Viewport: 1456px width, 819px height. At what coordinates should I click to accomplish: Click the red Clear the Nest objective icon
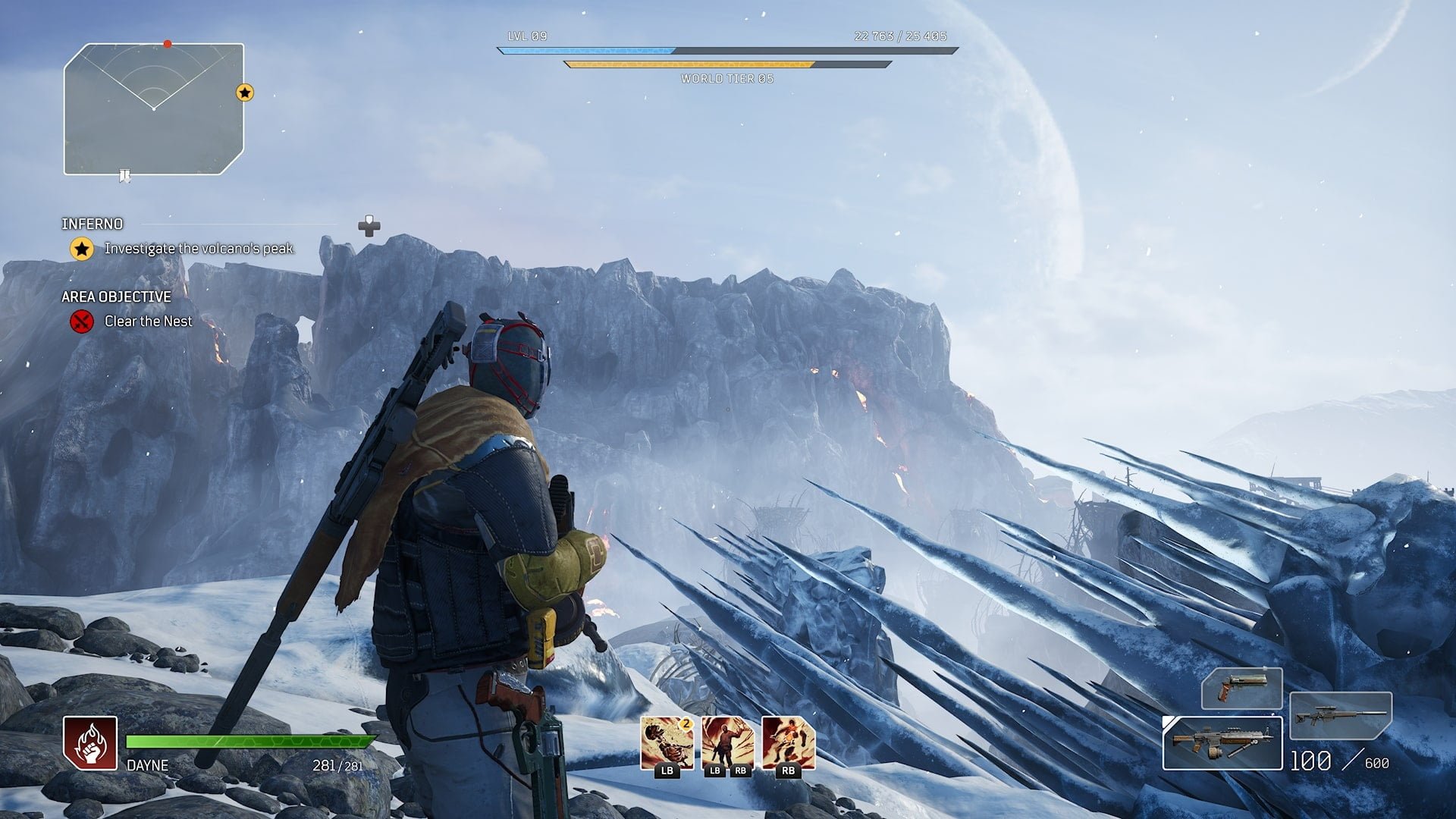pos(82,322)
